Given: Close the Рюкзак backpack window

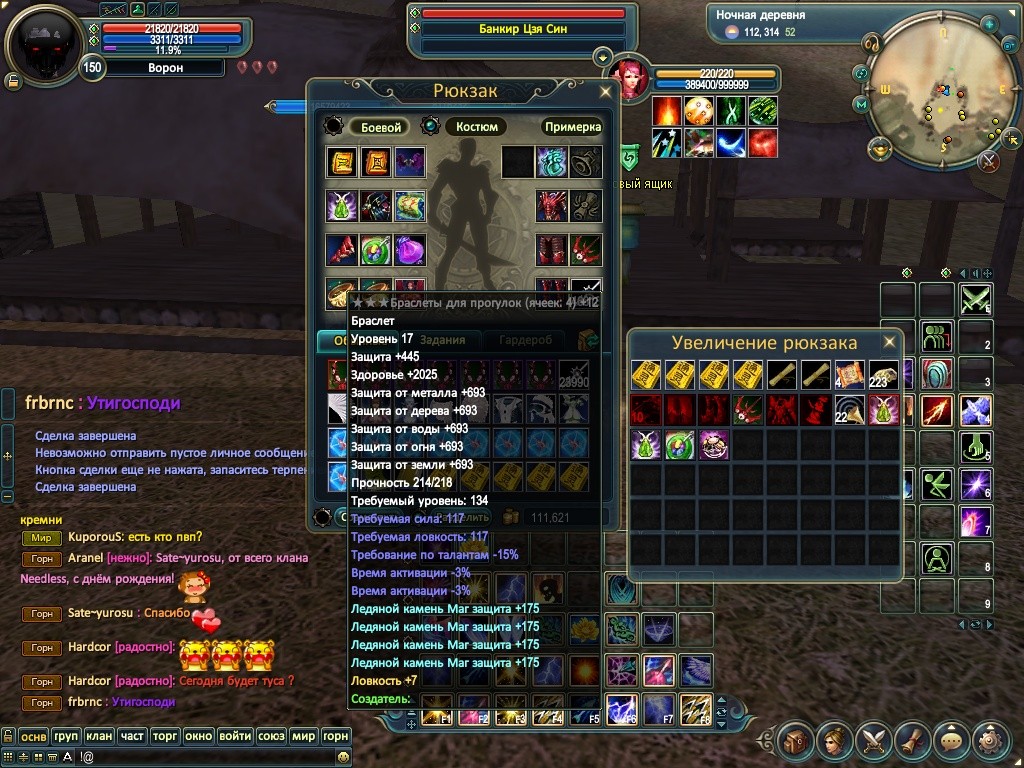Looking at the screenshot, I should [x=605, y=91].
